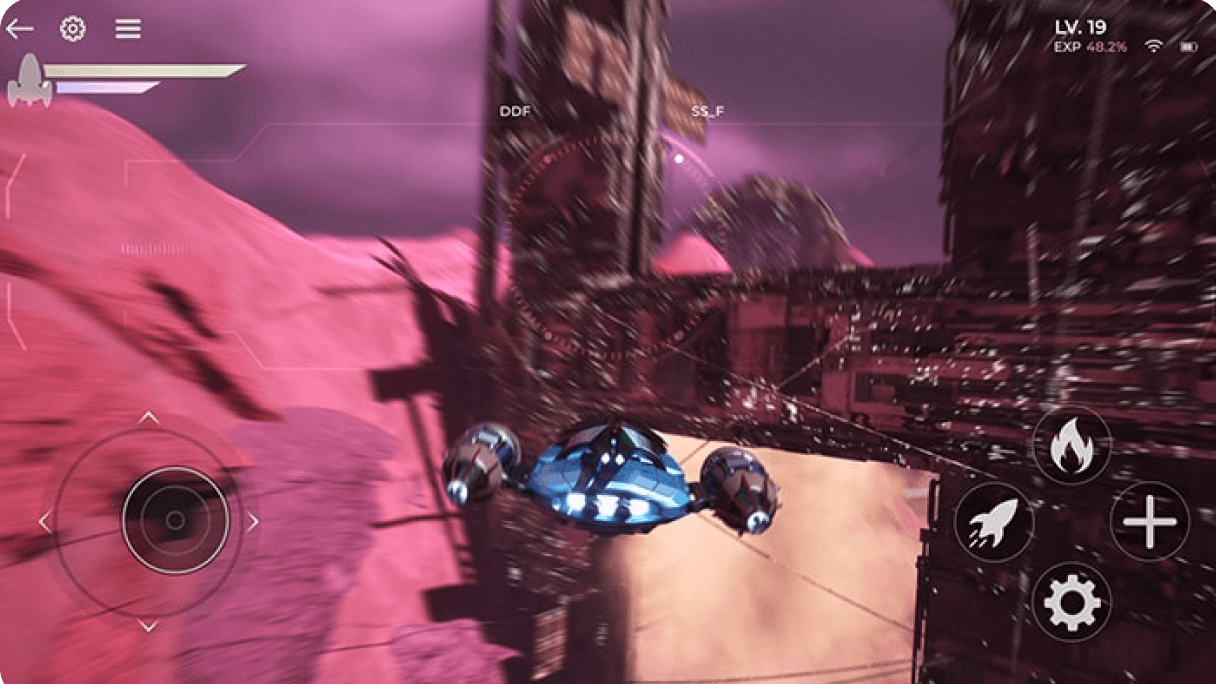Click the large gear action button
Image resolution: width=1216 pixels, height=684 pixels.
[x=1071, y=602]
